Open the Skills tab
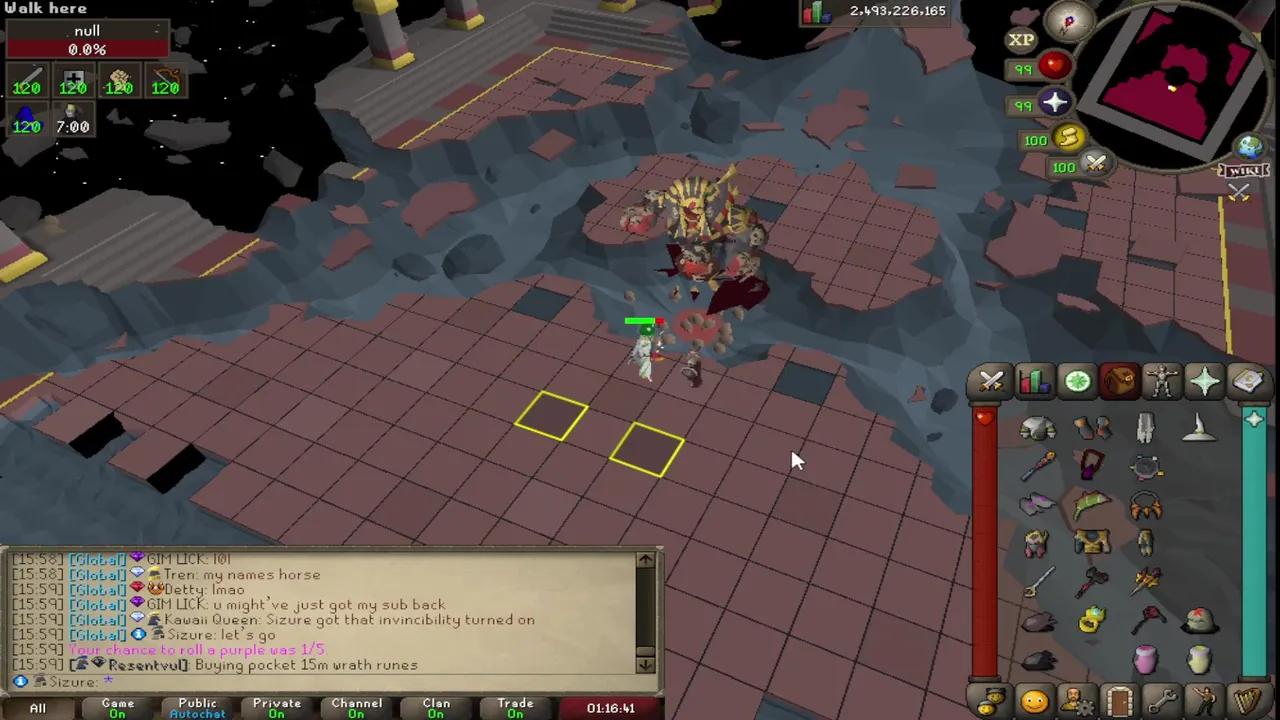The image size is (1280, 720). [1034, 381]
